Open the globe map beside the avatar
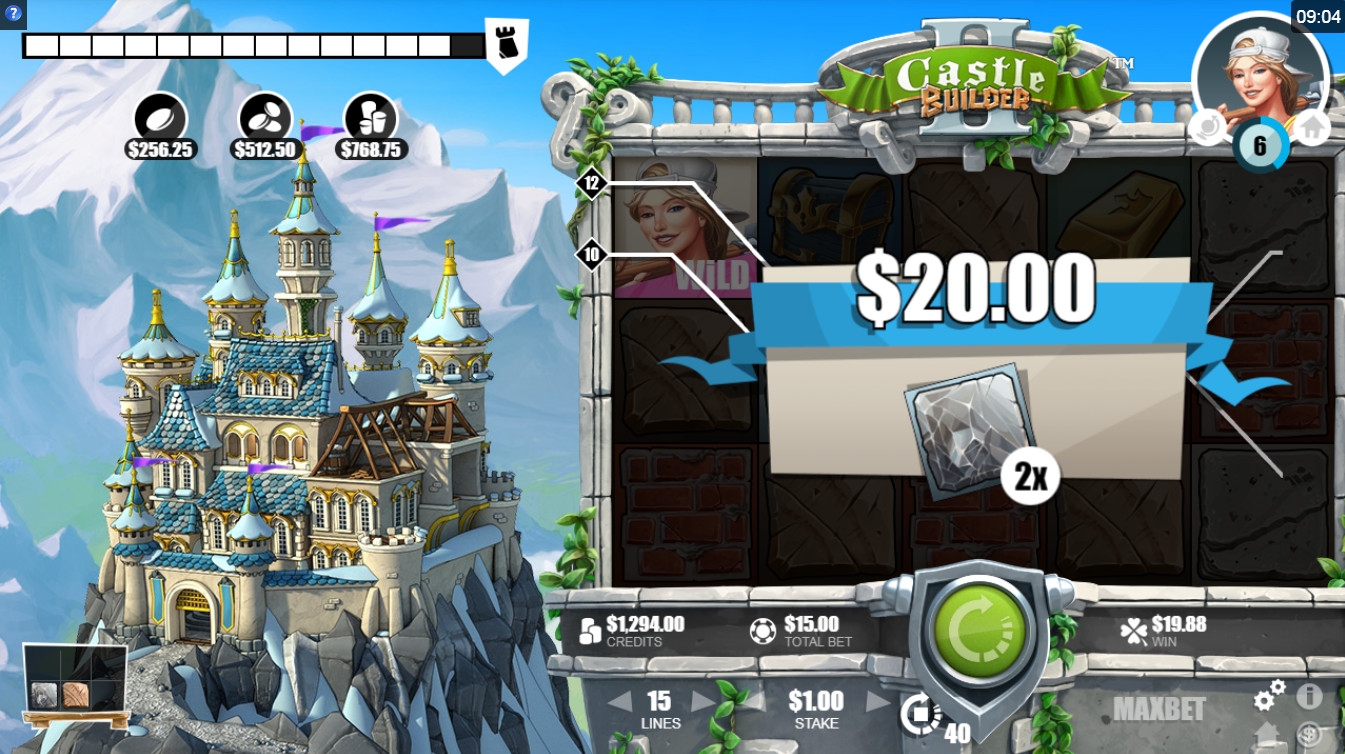 click(1208, 128)
